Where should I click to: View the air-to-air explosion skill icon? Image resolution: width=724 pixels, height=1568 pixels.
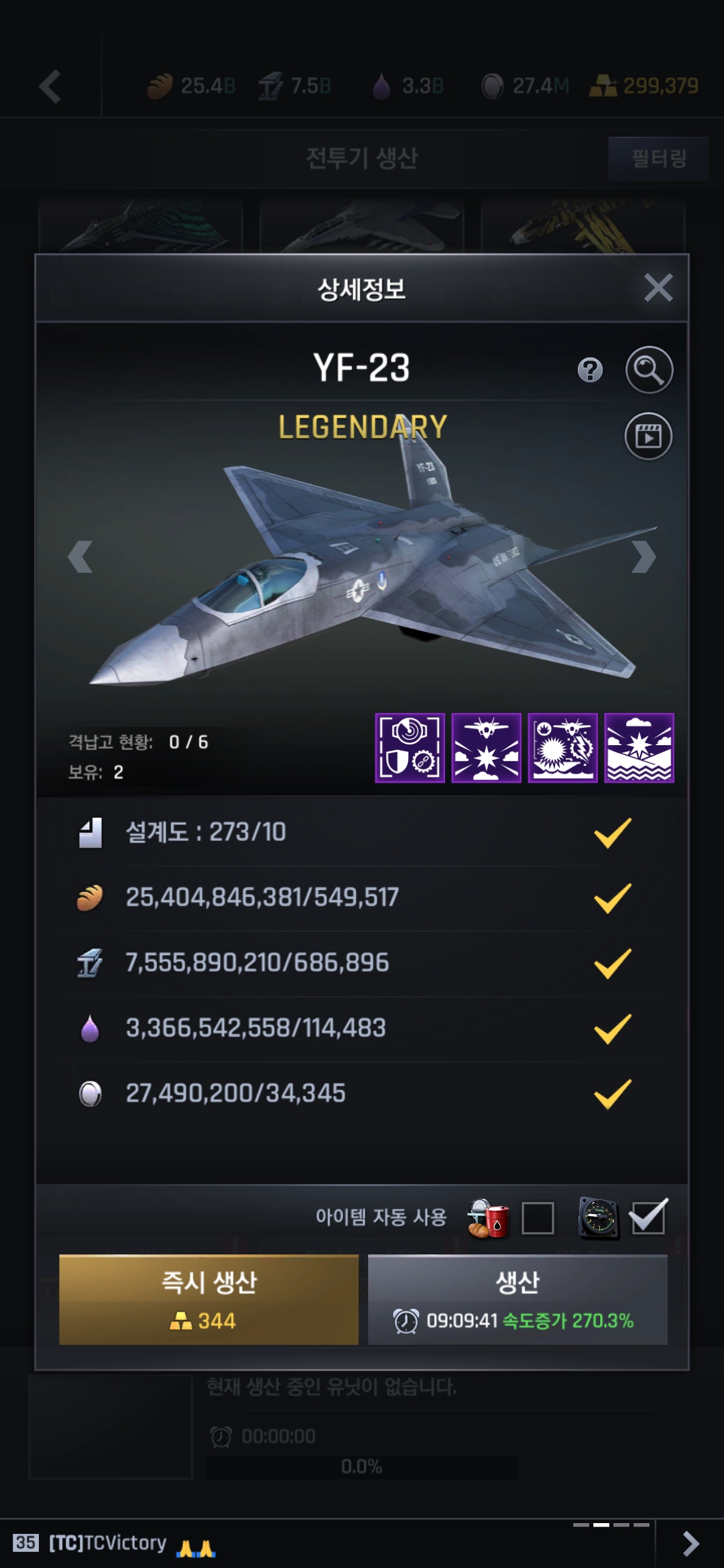pos(486,748)
